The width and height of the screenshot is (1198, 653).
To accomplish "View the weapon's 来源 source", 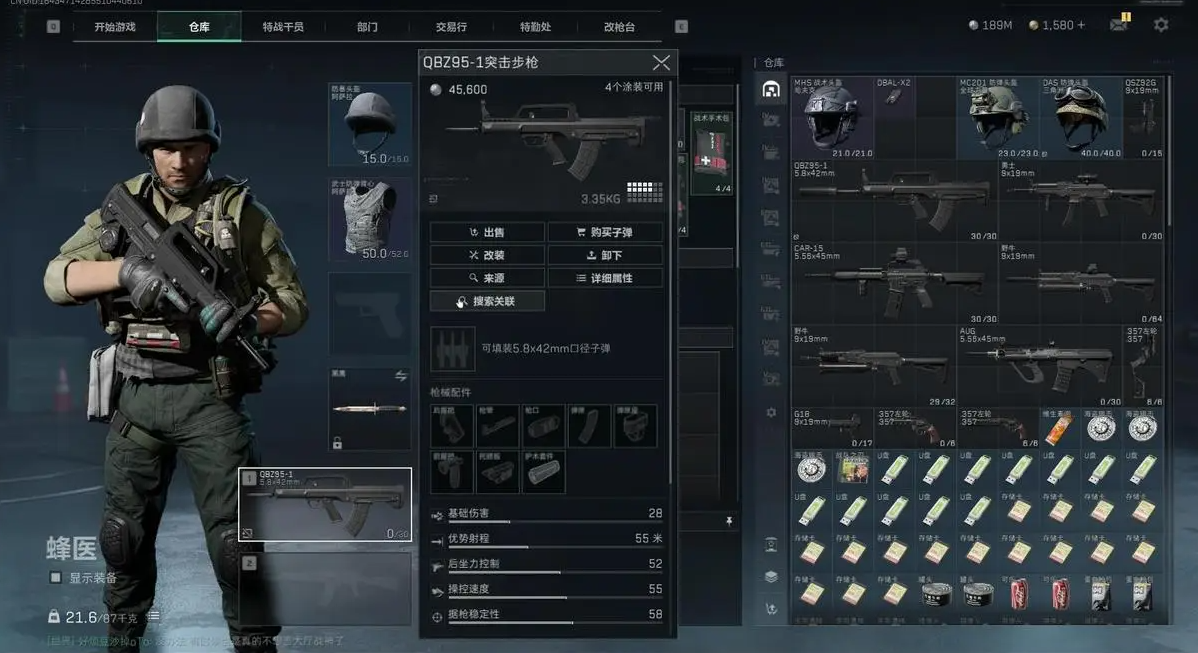I will tap(487, 278).
